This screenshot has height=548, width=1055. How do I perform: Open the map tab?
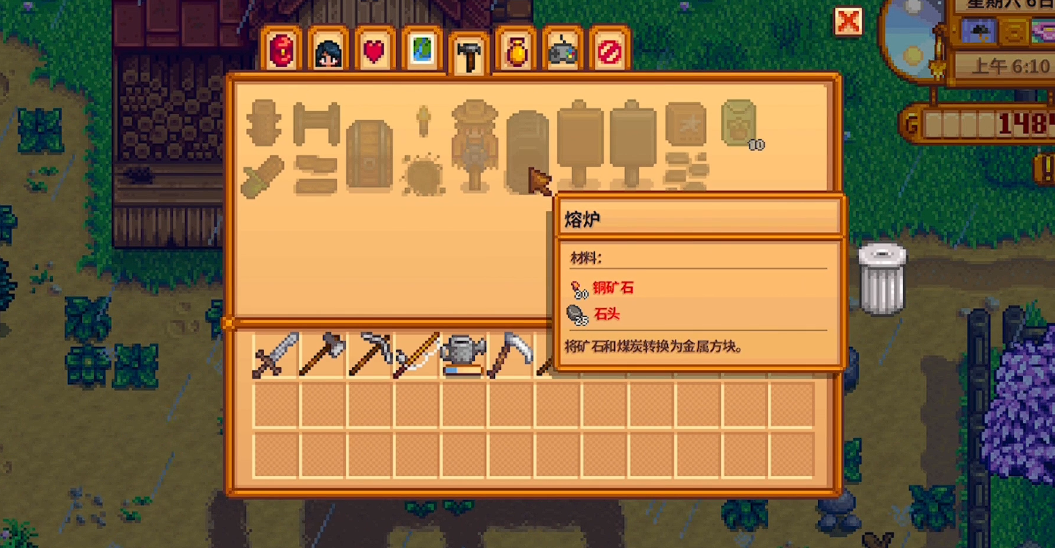pos(421,51)
